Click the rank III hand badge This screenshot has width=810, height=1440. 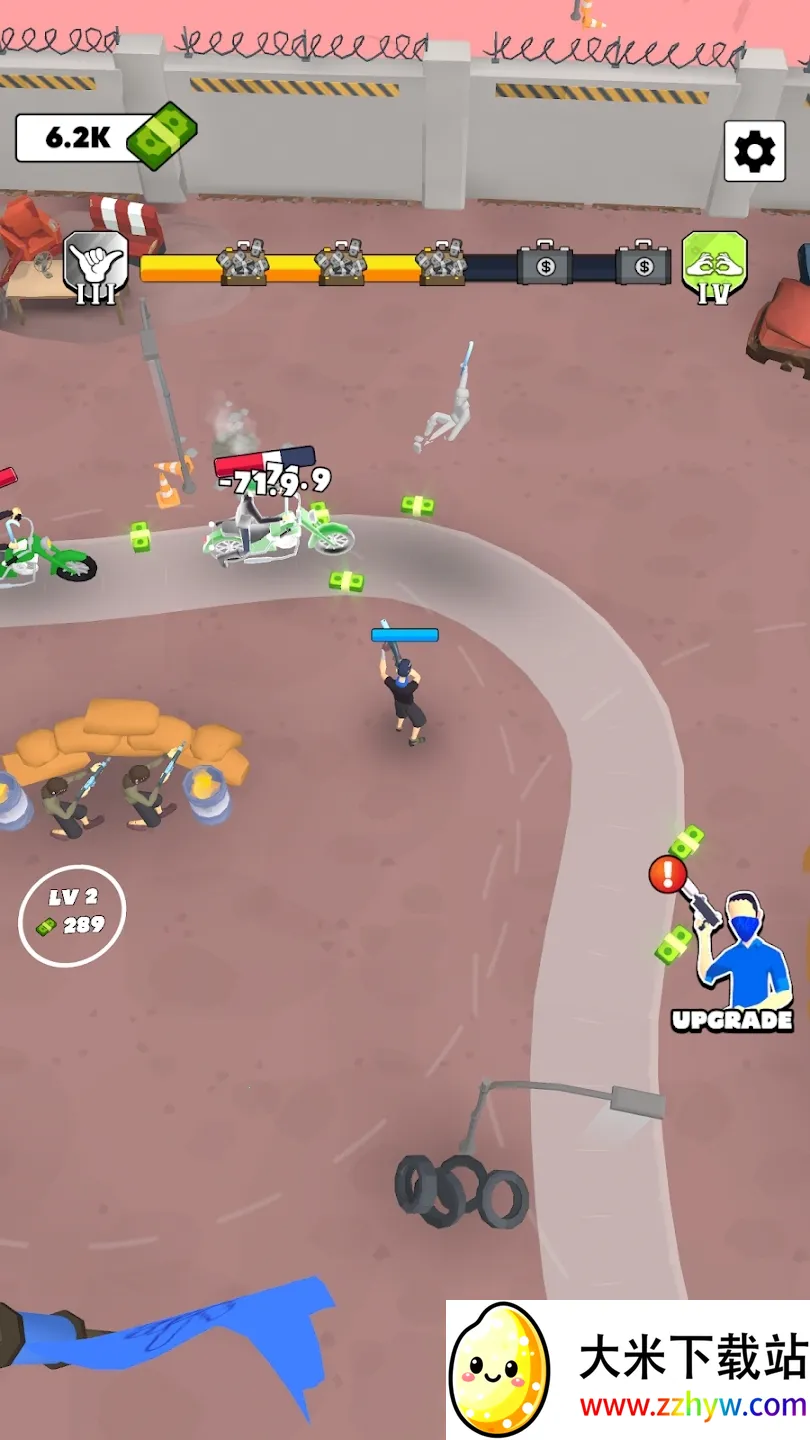click(96, 266)
